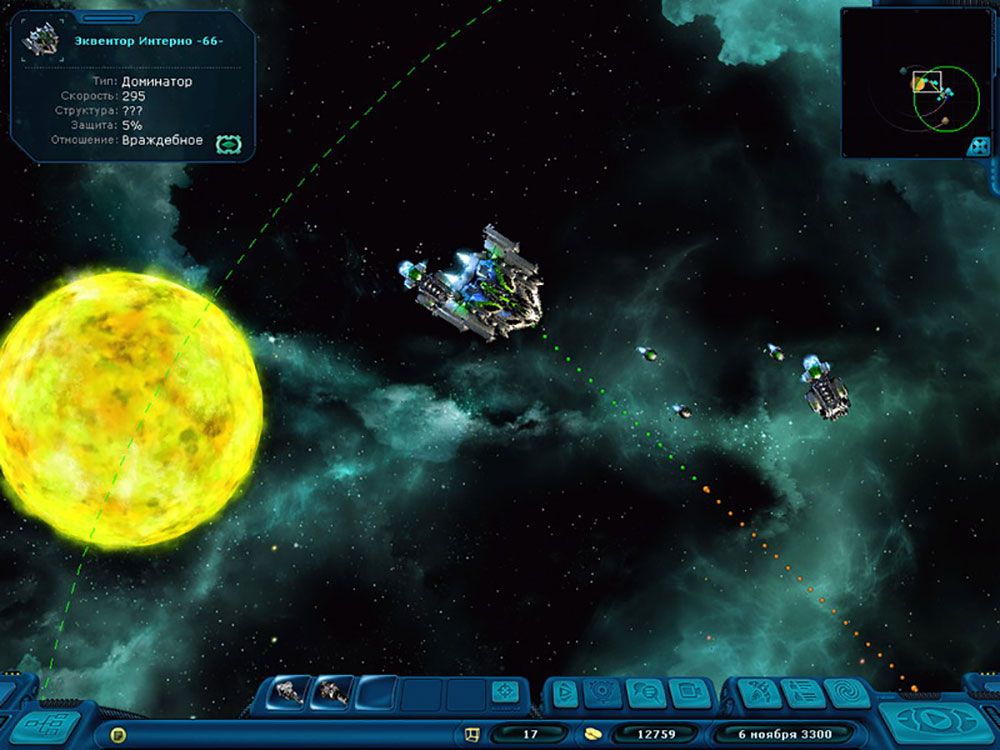
Task: Activate the video camera button
Action: (x=688, y=692)
